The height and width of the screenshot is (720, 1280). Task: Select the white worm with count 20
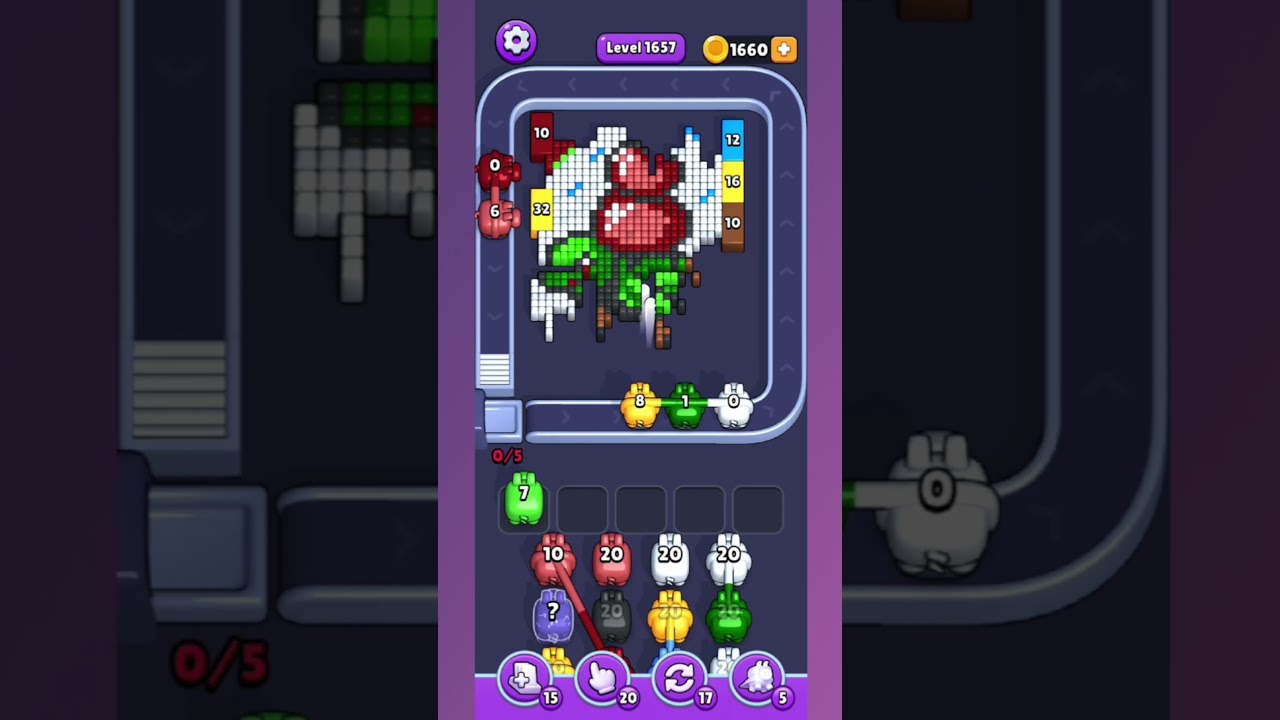click(670, 557)
